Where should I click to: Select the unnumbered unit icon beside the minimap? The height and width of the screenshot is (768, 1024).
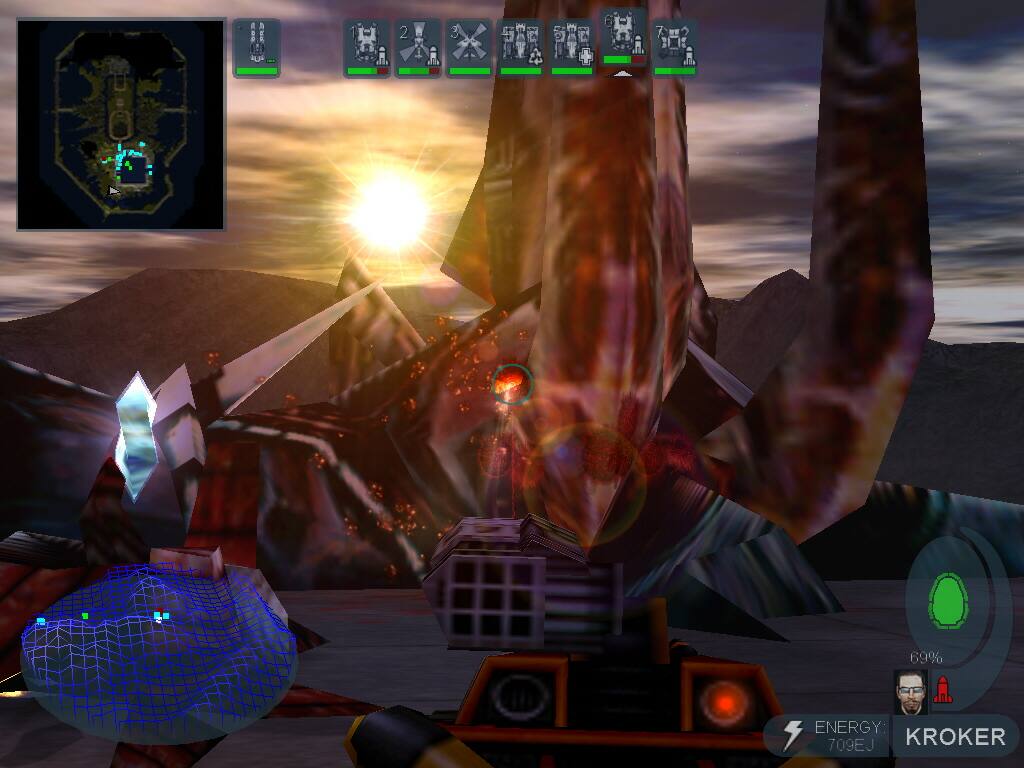pos(257,47)
